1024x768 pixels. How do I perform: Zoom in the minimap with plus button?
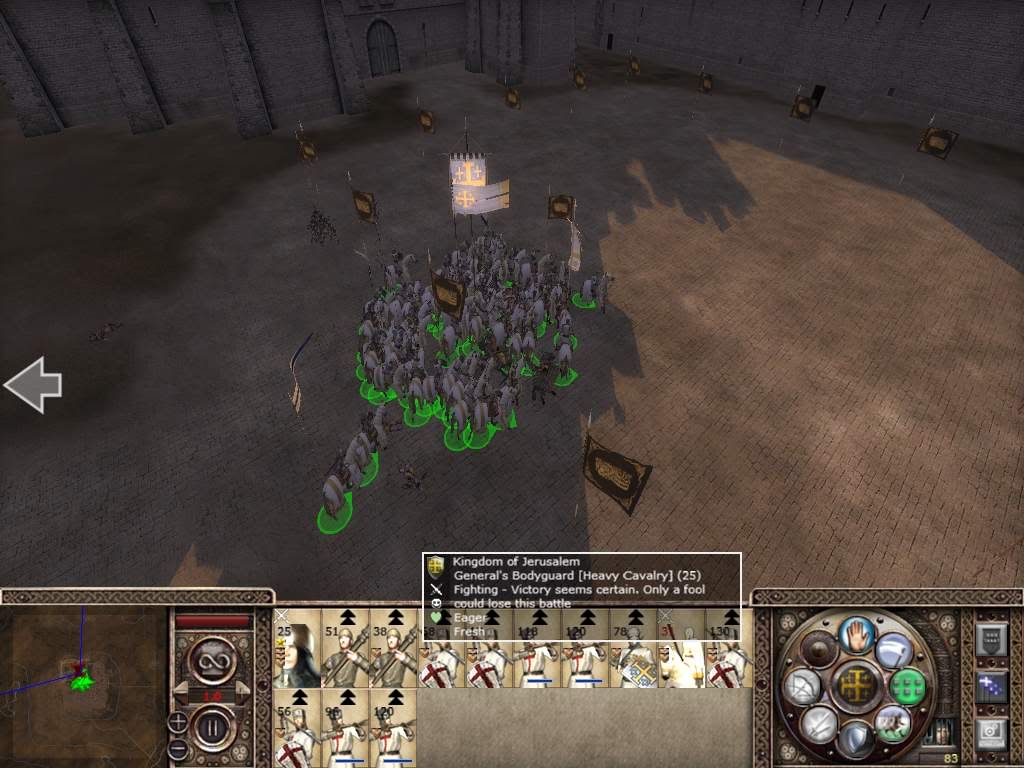[x=178, y=720]
